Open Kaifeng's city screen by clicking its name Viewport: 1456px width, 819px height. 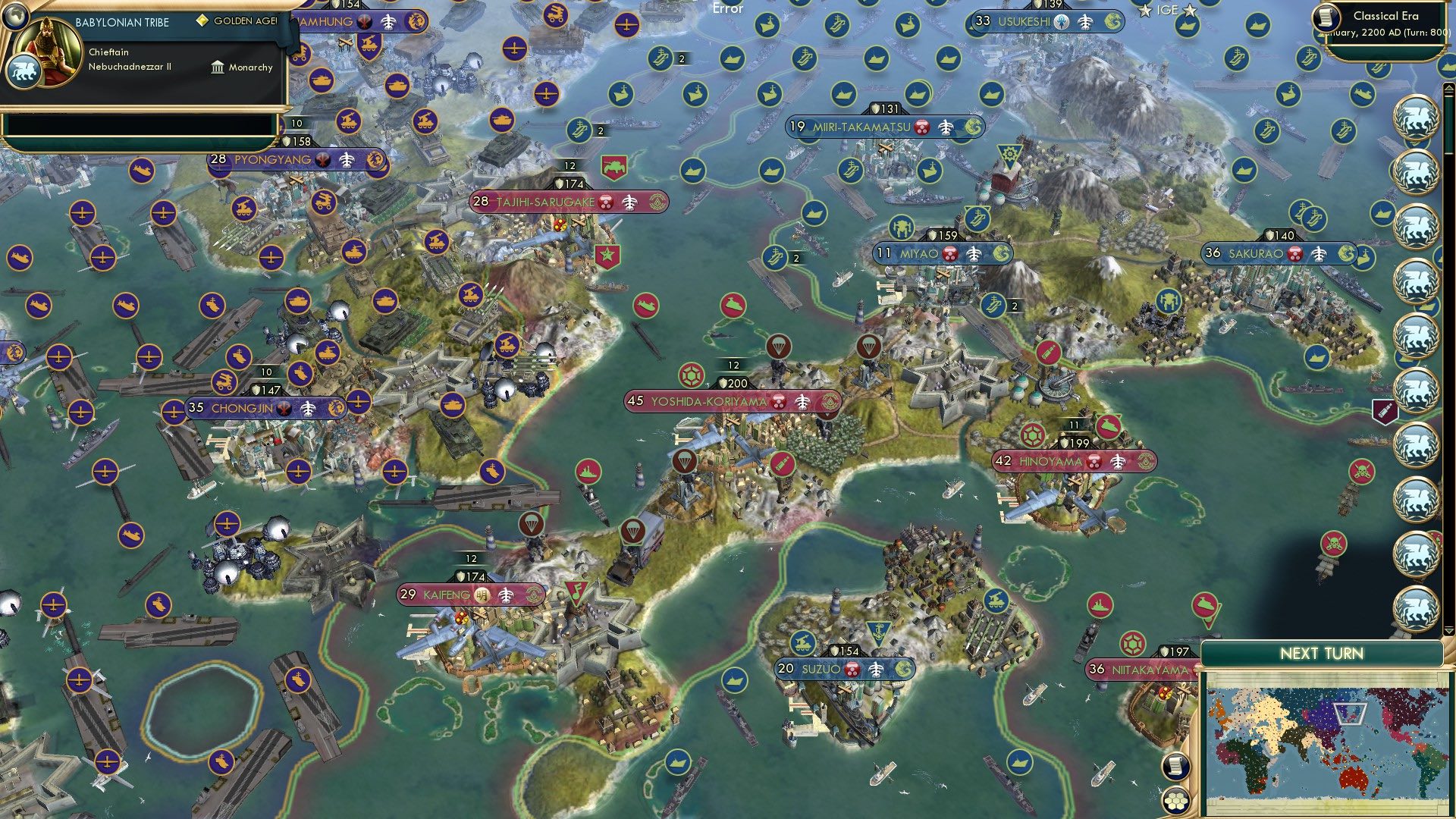[447, 595]
